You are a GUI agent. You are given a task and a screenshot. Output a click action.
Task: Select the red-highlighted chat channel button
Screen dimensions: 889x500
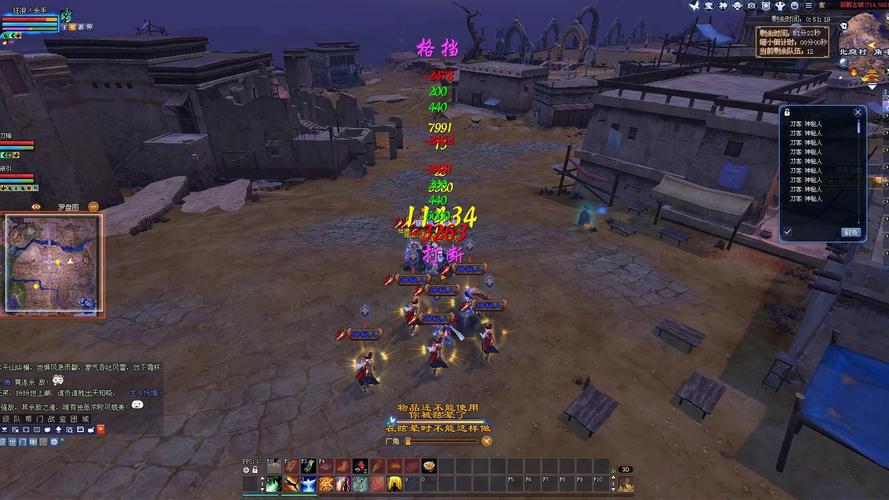tap(102, 428)
